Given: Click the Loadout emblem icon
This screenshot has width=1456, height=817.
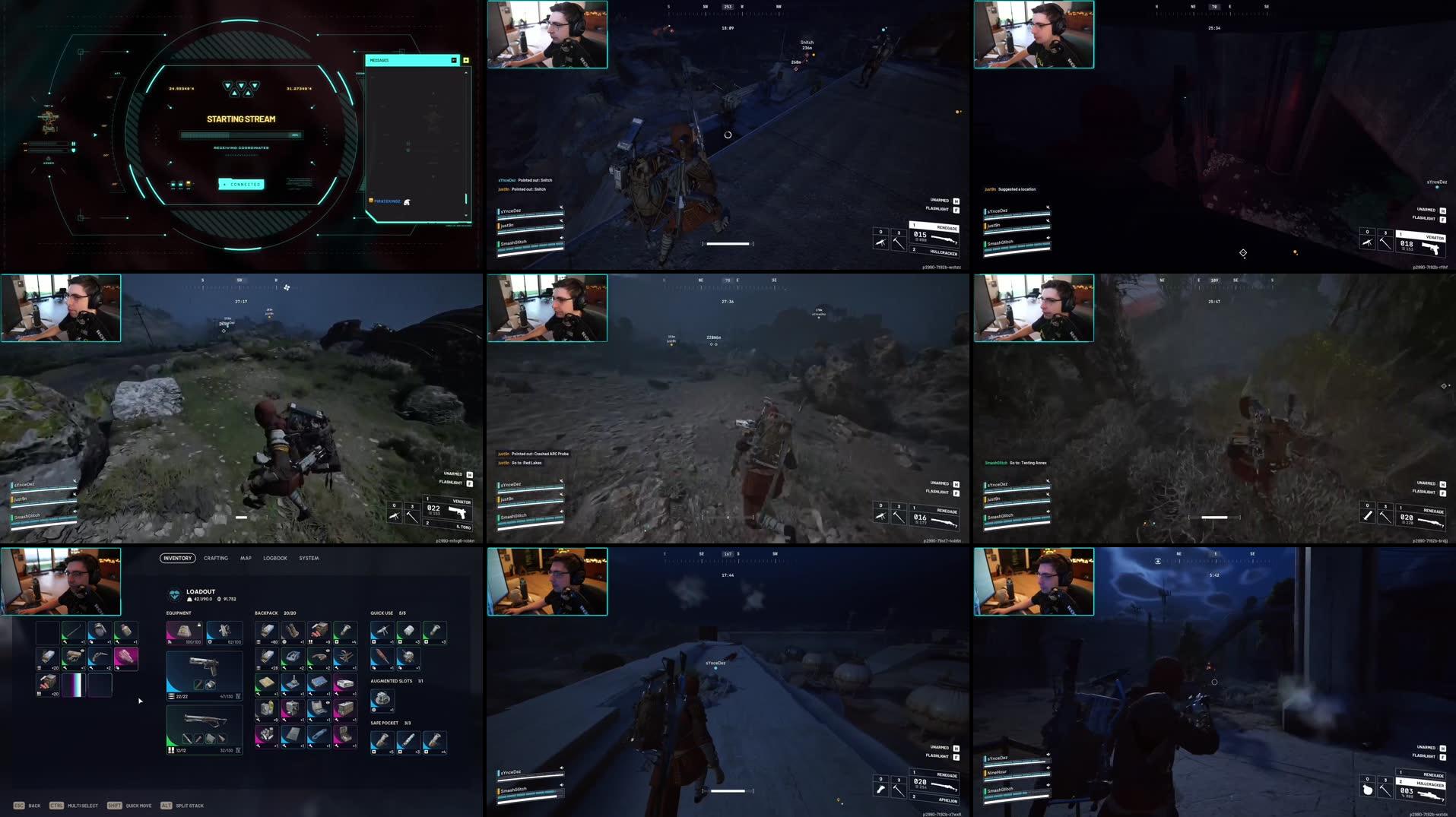Looking at the screenshot, I should pos(174,594).
